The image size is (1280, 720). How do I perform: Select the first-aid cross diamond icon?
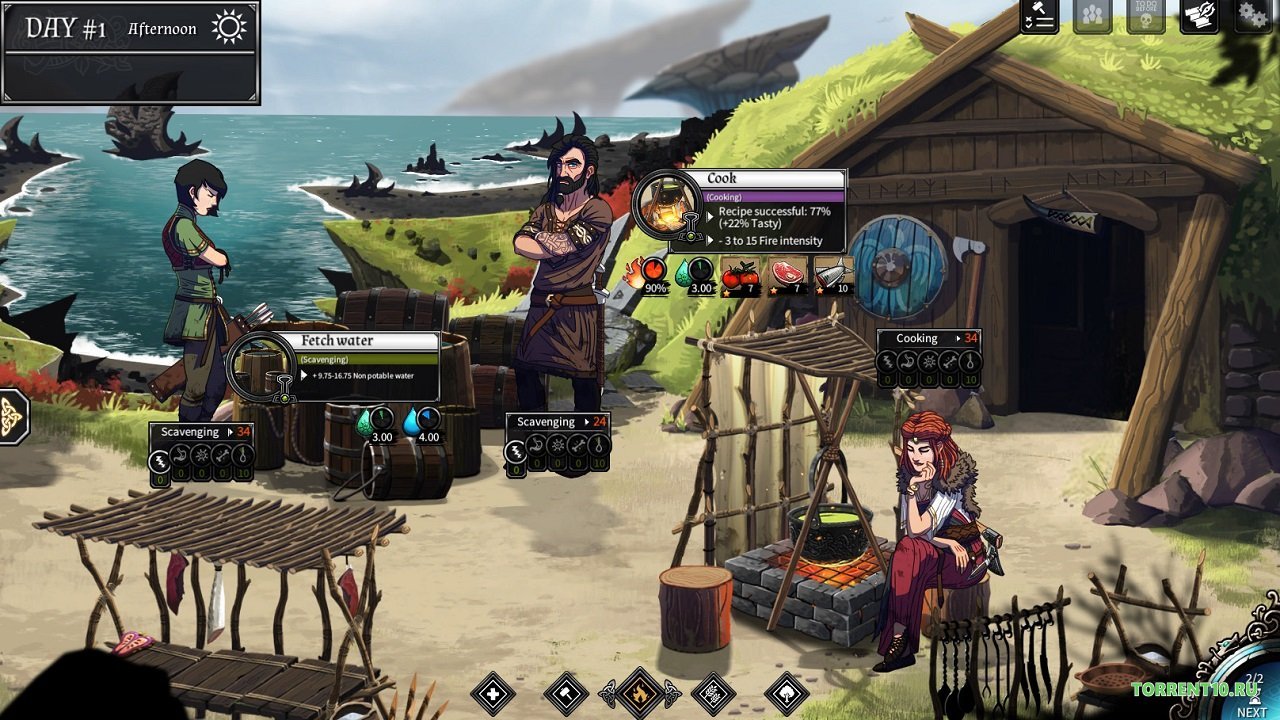494,694
